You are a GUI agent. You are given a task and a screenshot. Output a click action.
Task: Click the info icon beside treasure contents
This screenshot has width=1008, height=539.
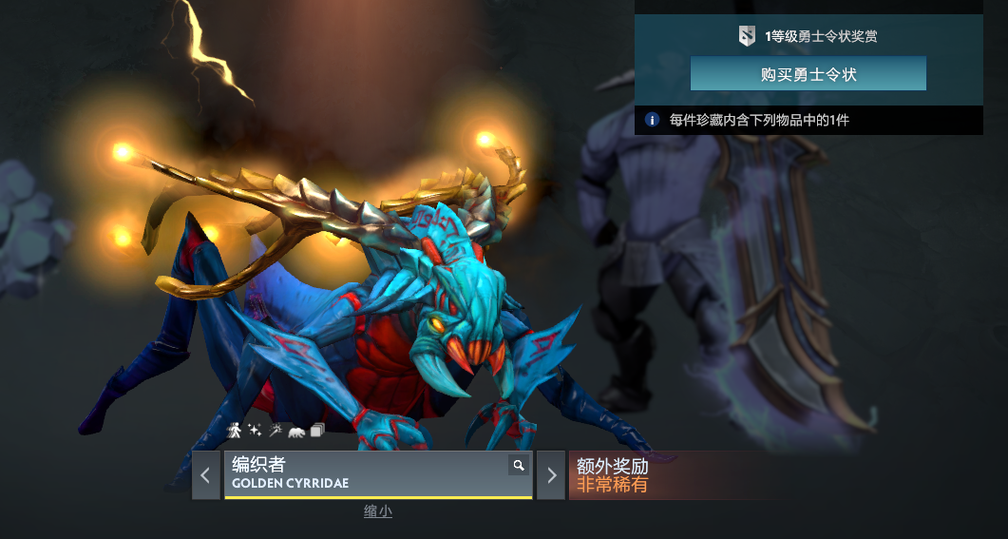tap(652, 120)
